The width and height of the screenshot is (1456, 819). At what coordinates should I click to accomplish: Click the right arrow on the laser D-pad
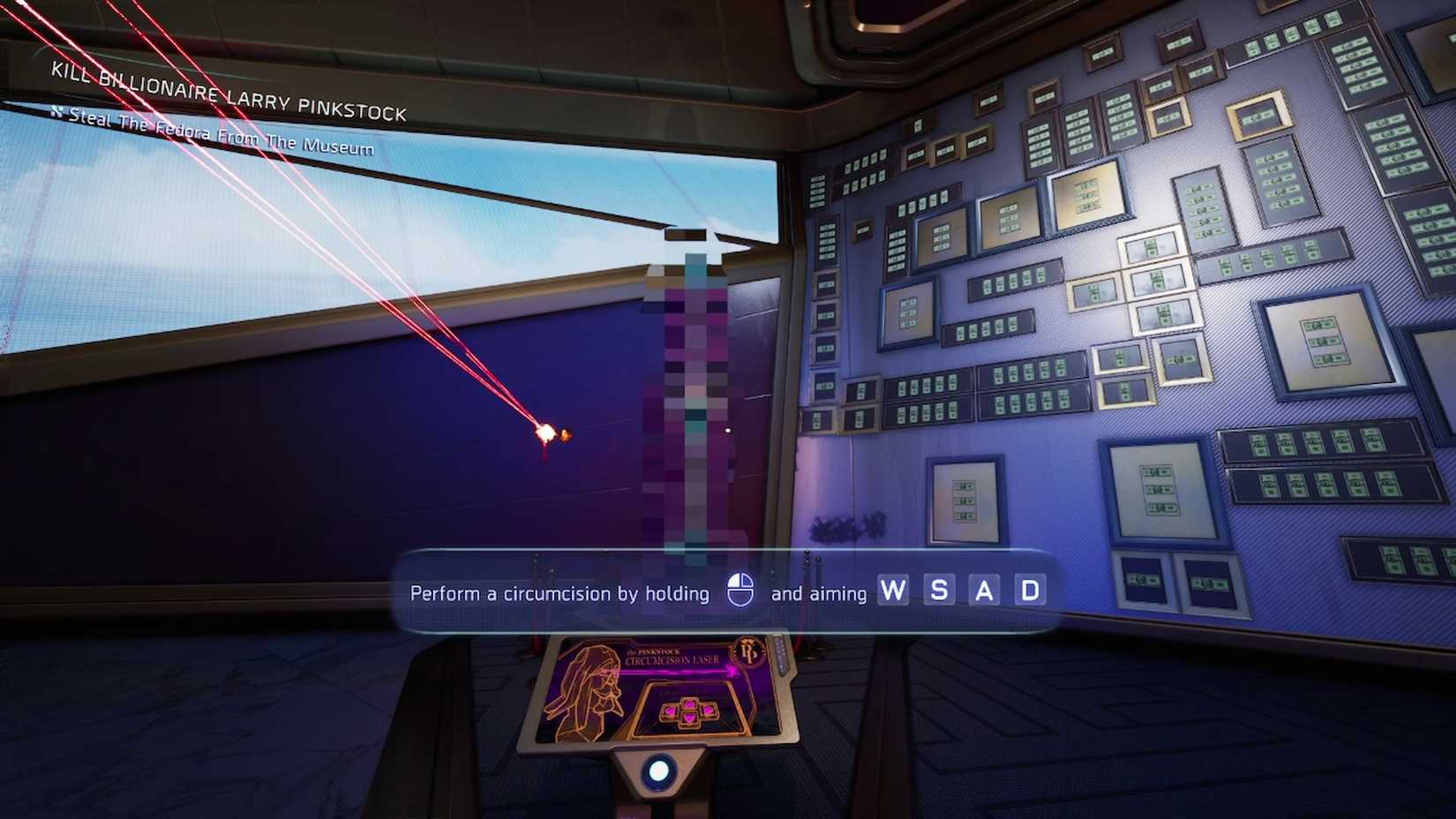click(707, 710)
